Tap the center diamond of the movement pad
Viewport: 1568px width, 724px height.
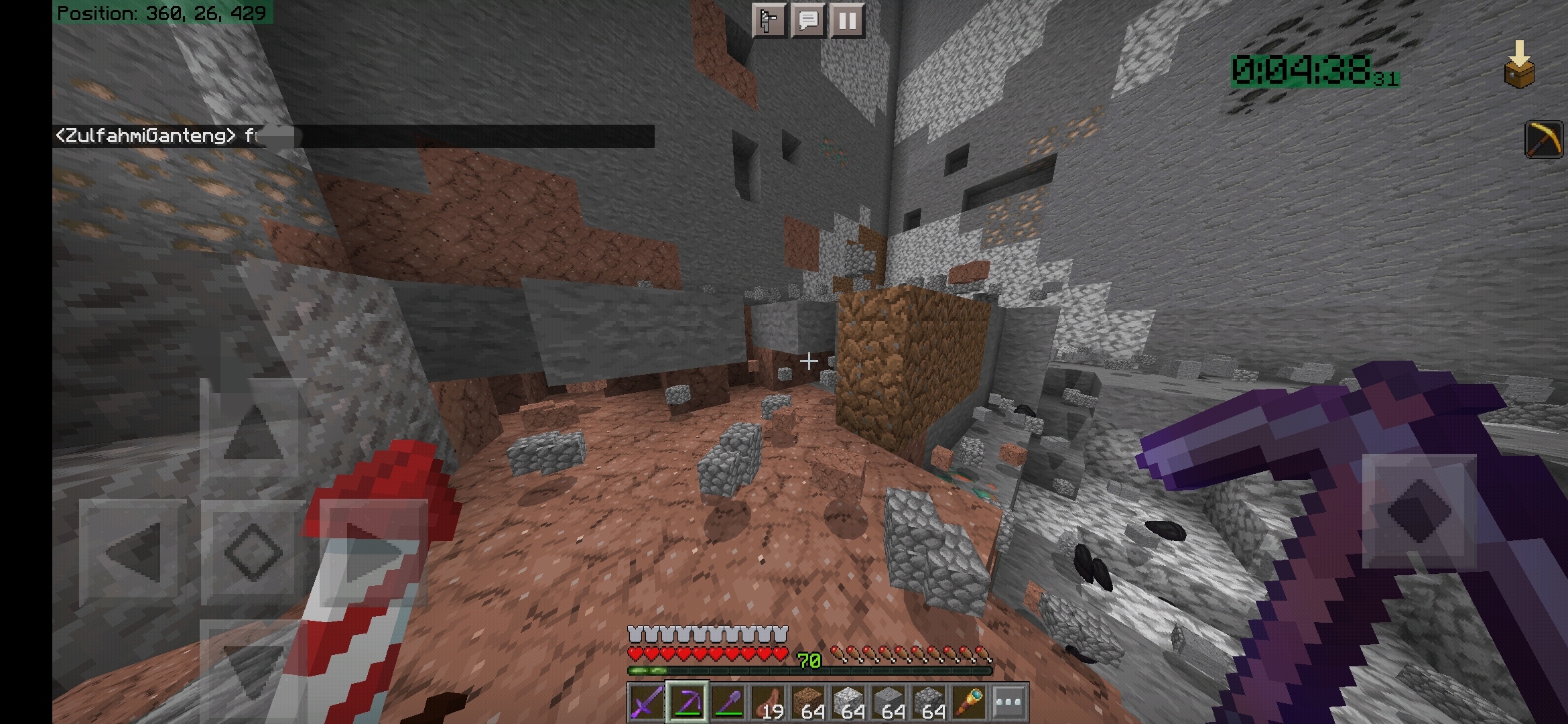pos(253,551)
